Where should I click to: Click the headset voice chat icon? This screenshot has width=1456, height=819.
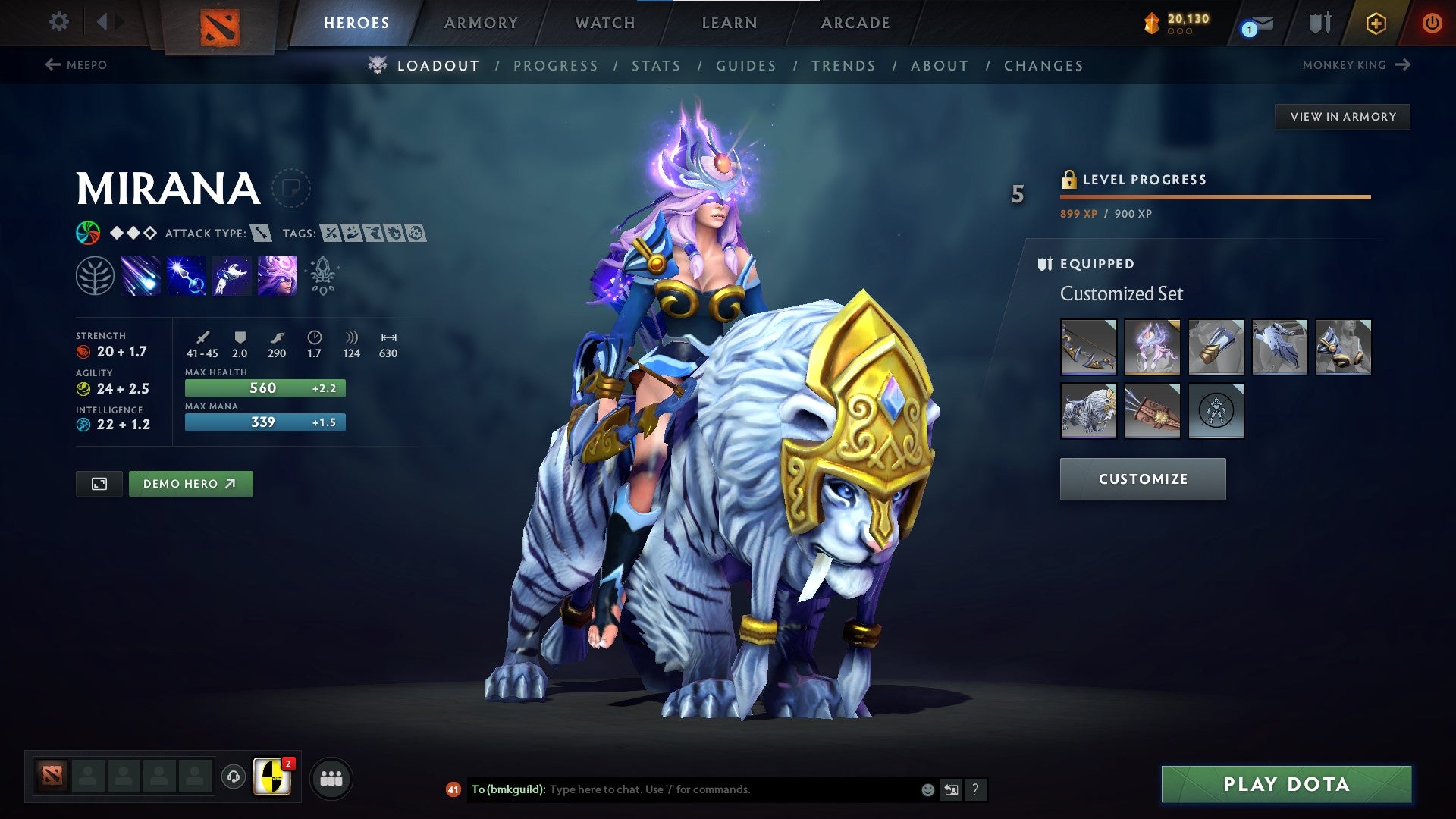(x=234, y=779)
